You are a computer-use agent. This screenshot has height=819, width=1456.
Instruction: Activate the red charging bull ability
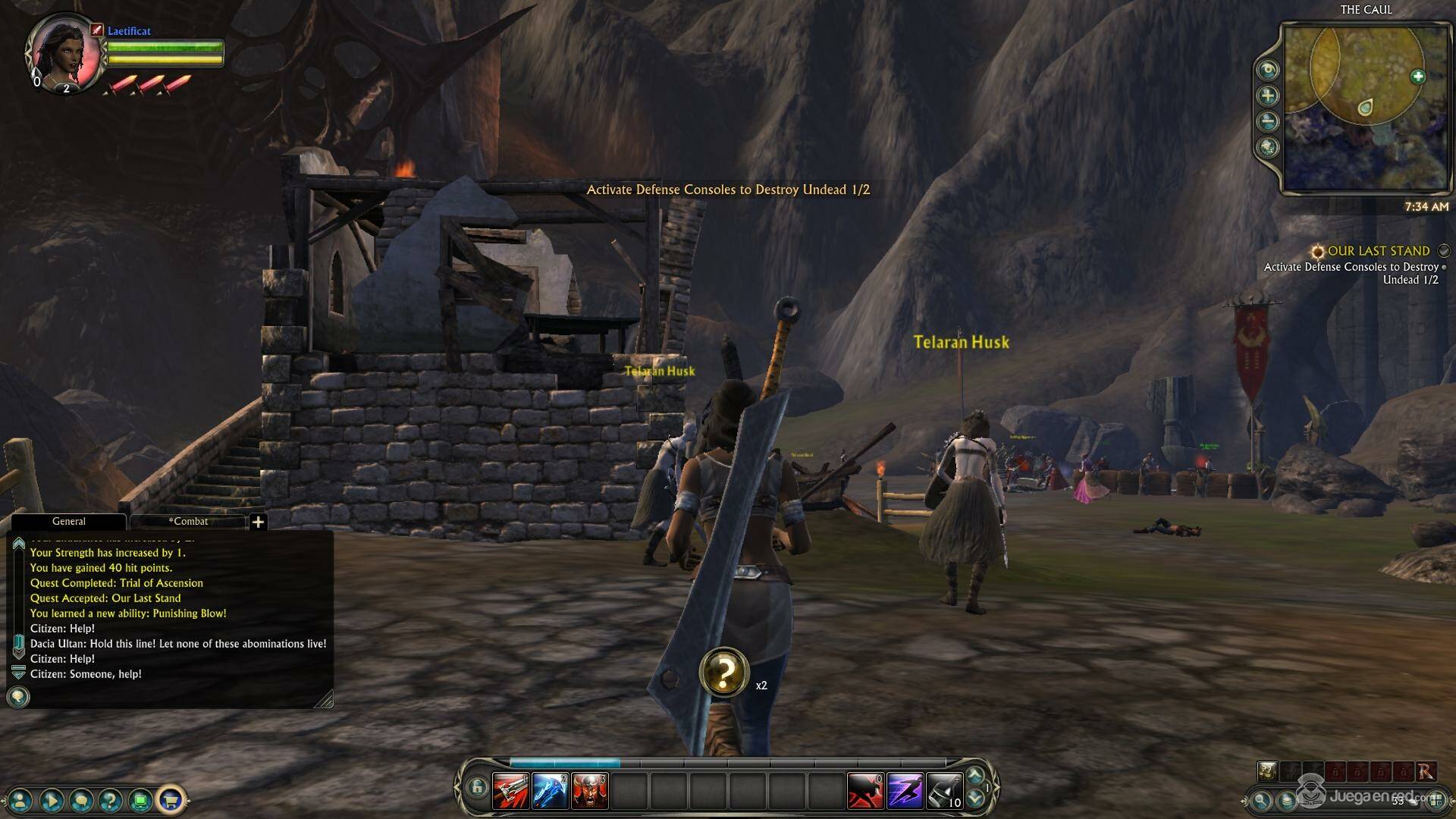point(865,791)
